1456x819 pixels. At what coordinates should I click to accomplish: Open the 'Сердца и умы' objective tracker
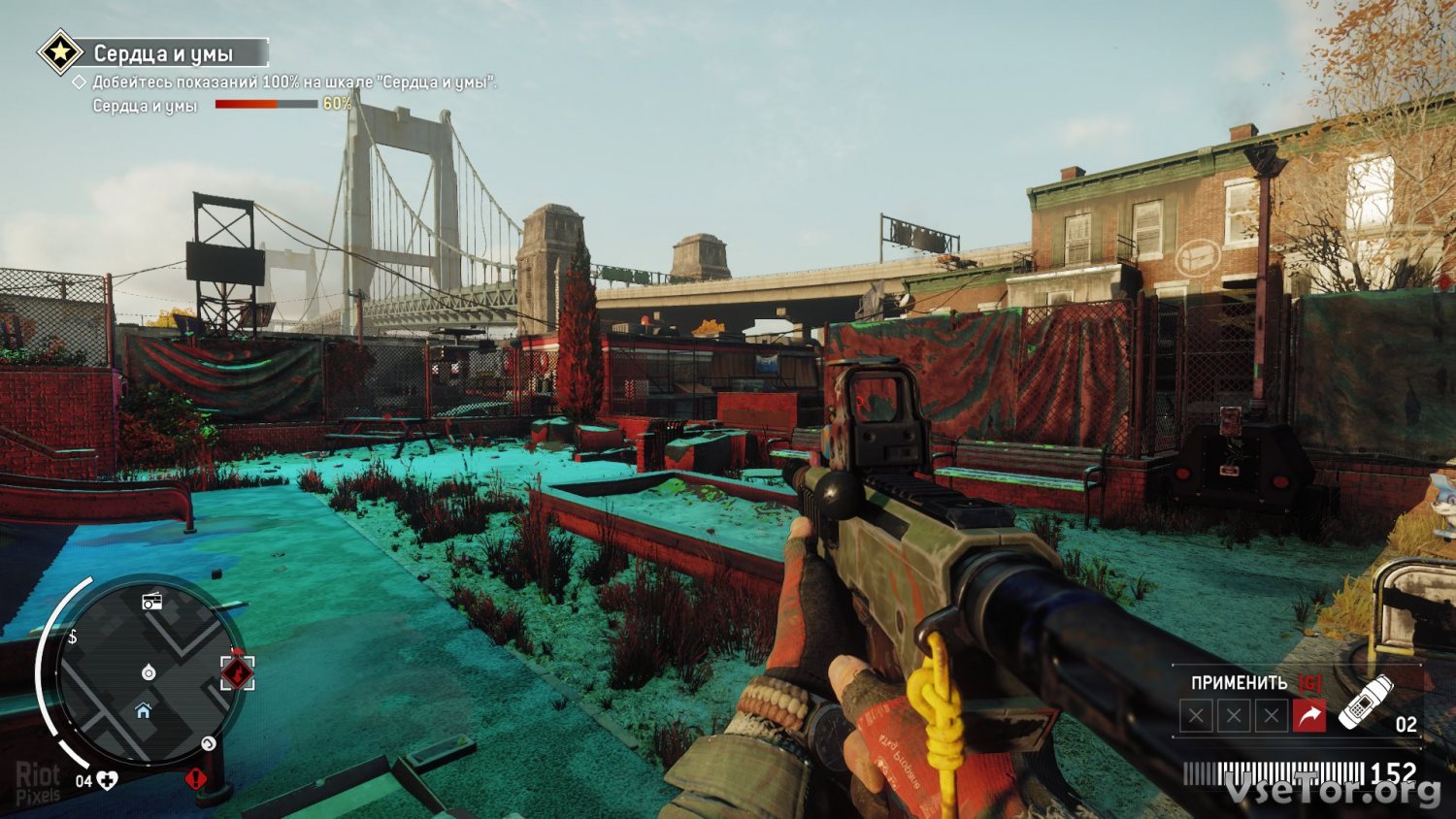[163, 53]
